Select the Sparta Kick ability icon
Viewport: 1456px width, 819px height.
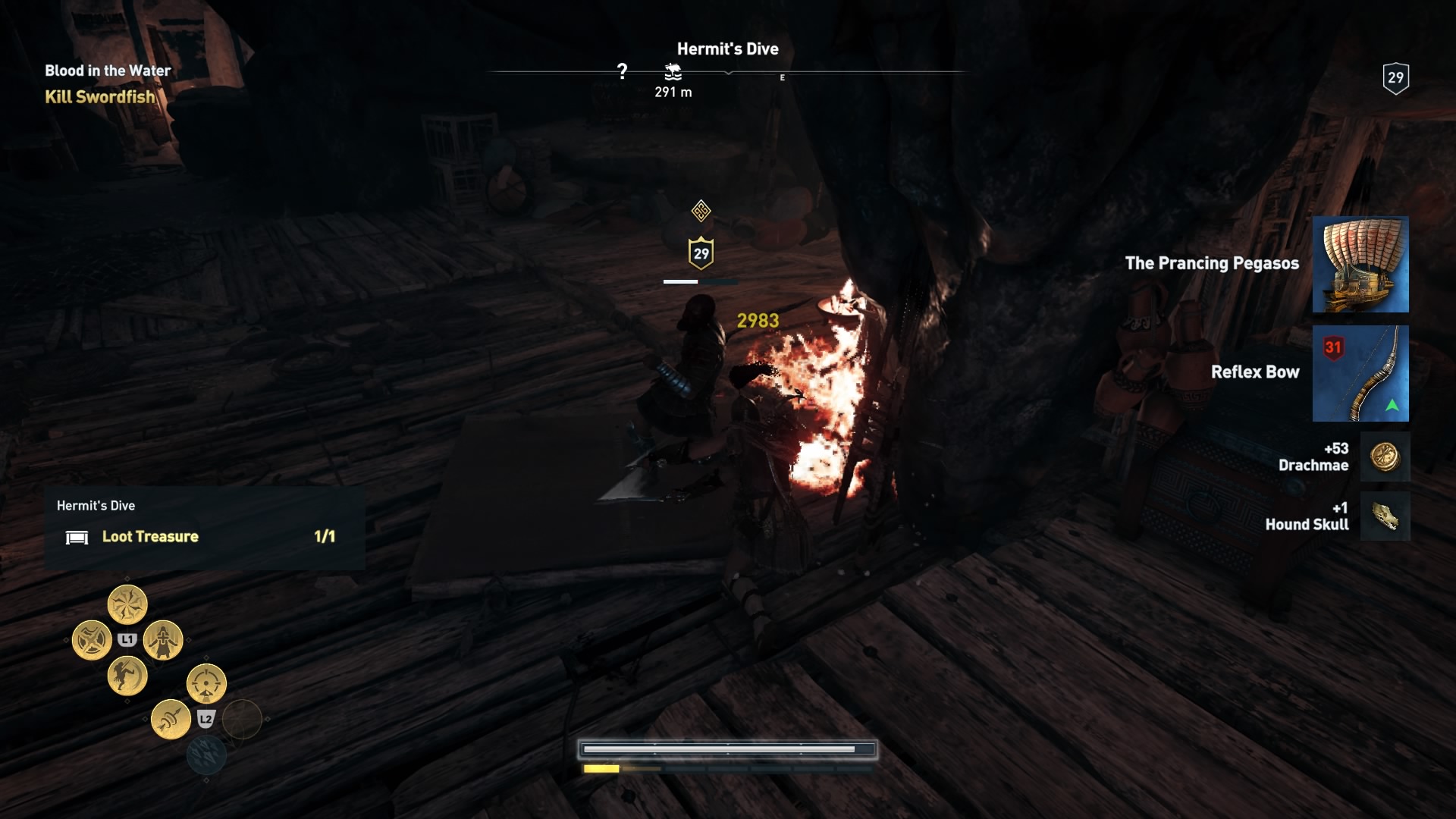(x=127, y=677)
